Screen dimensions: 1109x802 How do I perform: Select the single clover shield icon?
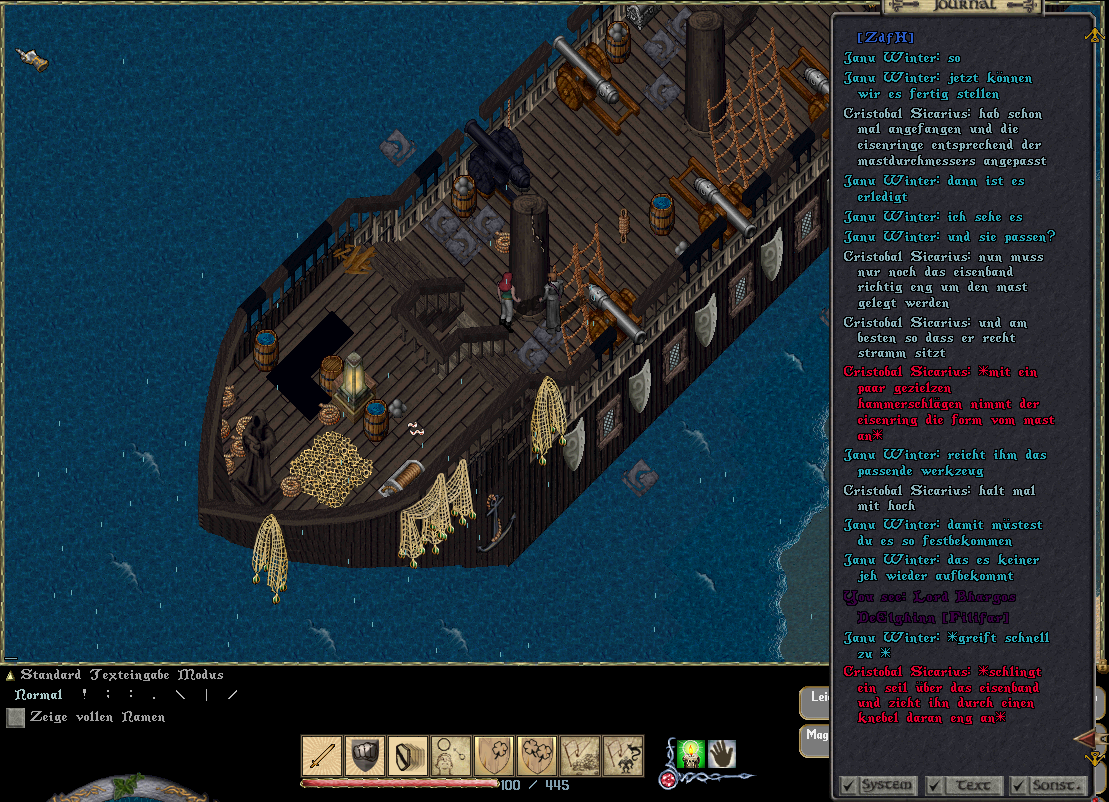494,756
